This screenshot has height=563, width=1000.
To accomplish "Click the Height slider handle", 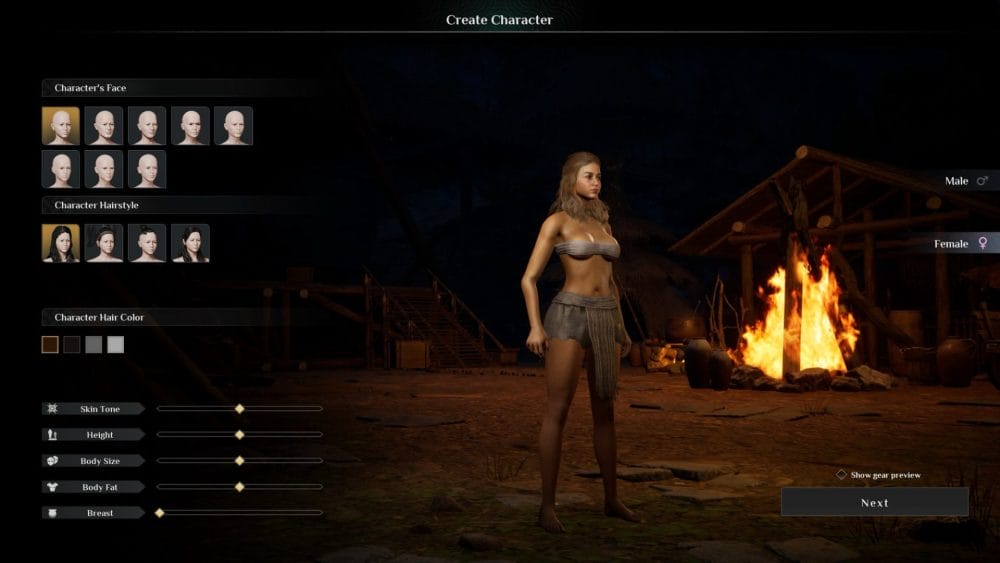I will pos(239,435).
